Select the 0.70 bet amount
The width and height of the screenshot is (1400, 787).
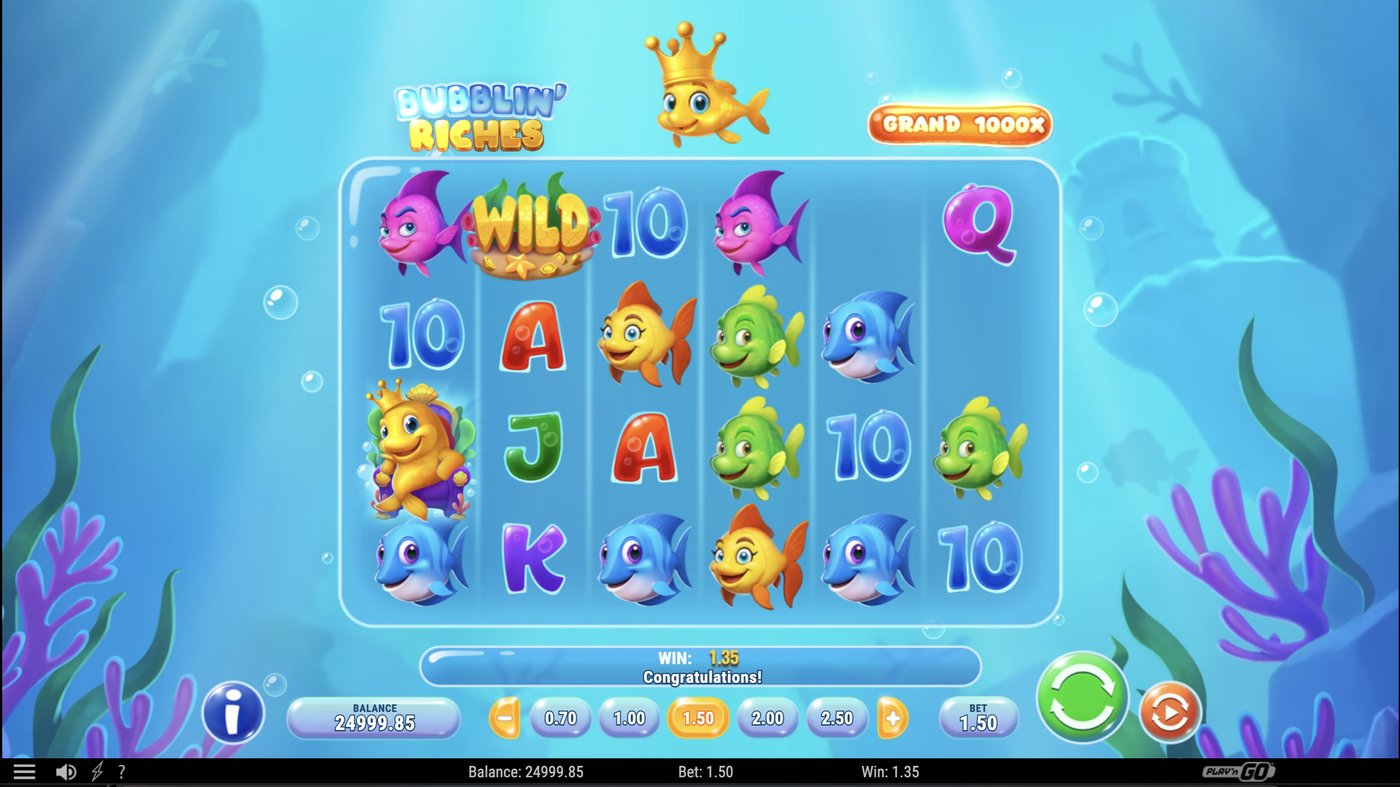[x=559, y=718]
